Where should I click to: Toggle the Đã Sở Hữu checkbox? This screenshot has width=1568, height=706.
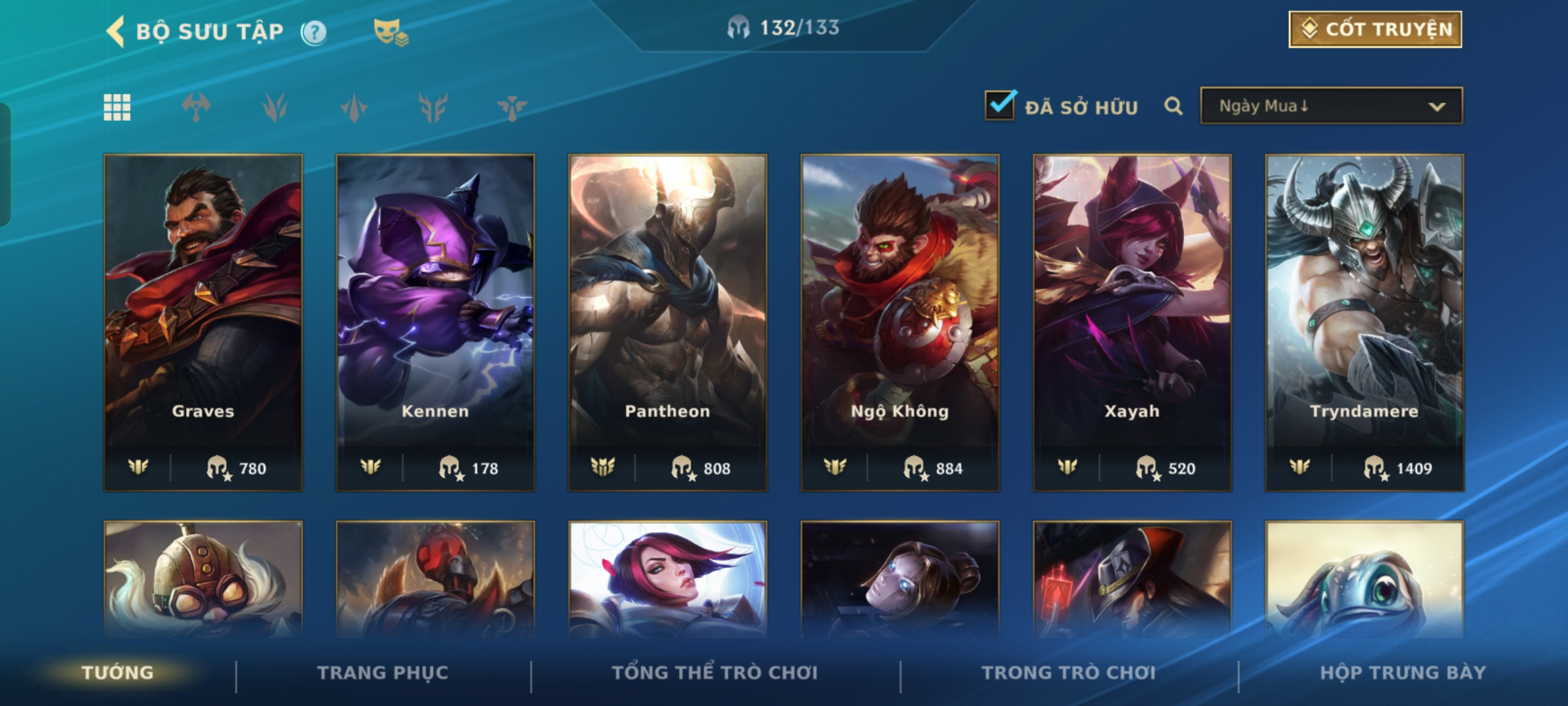tap(1000, 106)
